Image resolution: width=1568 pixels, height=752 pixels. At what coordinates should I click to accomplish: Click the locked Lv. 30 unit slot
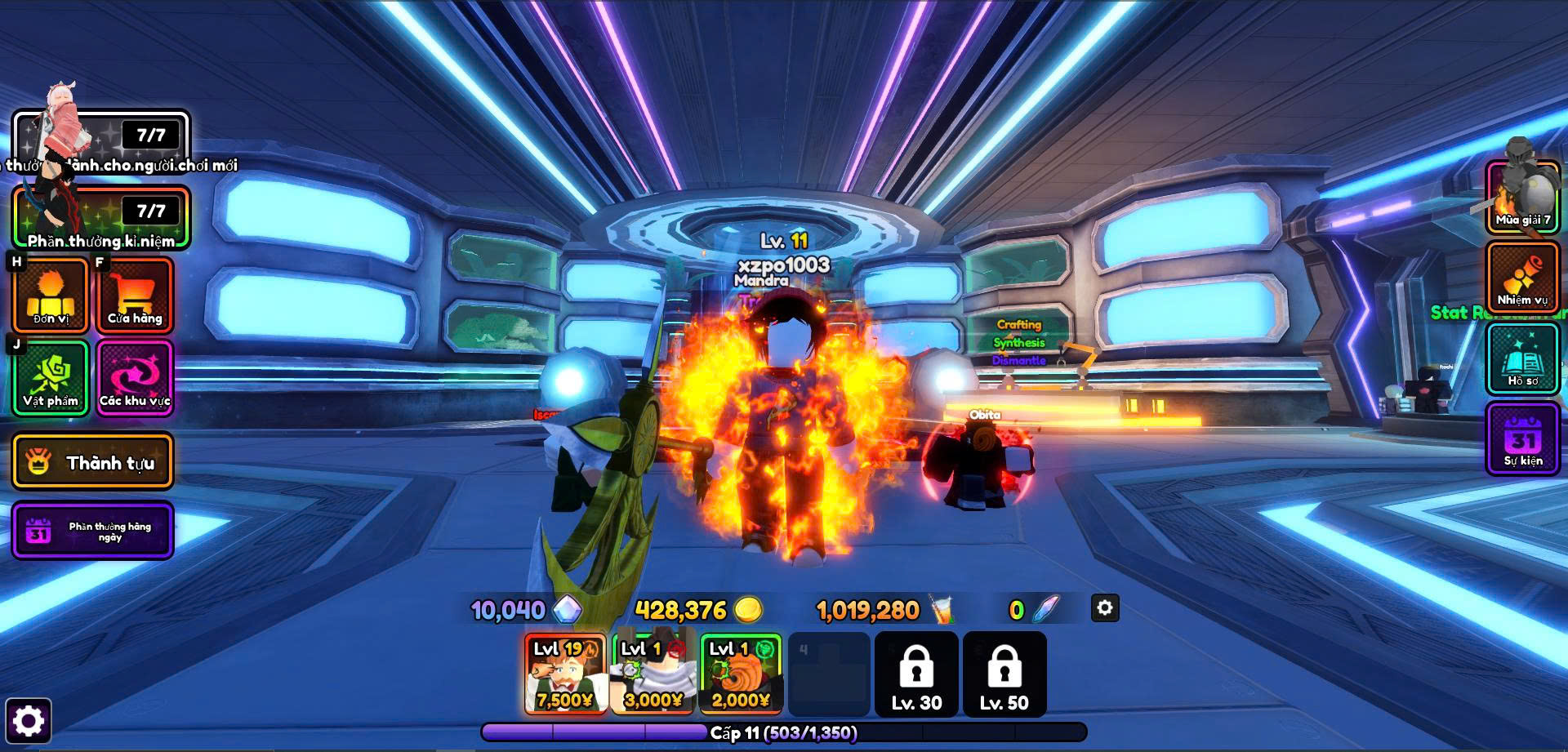(x=916, y=674)
